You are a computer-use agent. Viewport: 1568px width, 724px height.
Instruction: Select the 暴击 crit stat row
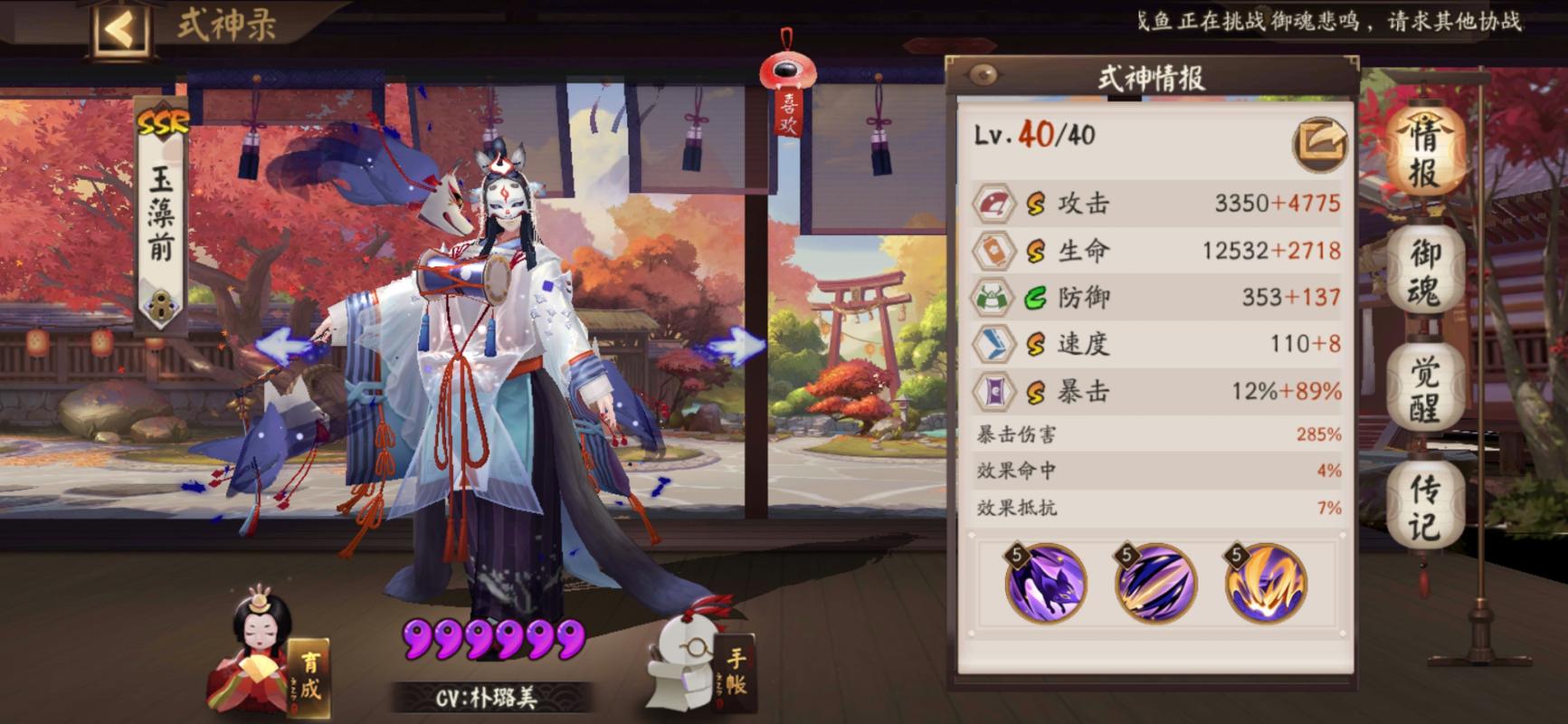(x=1155, y=392)
